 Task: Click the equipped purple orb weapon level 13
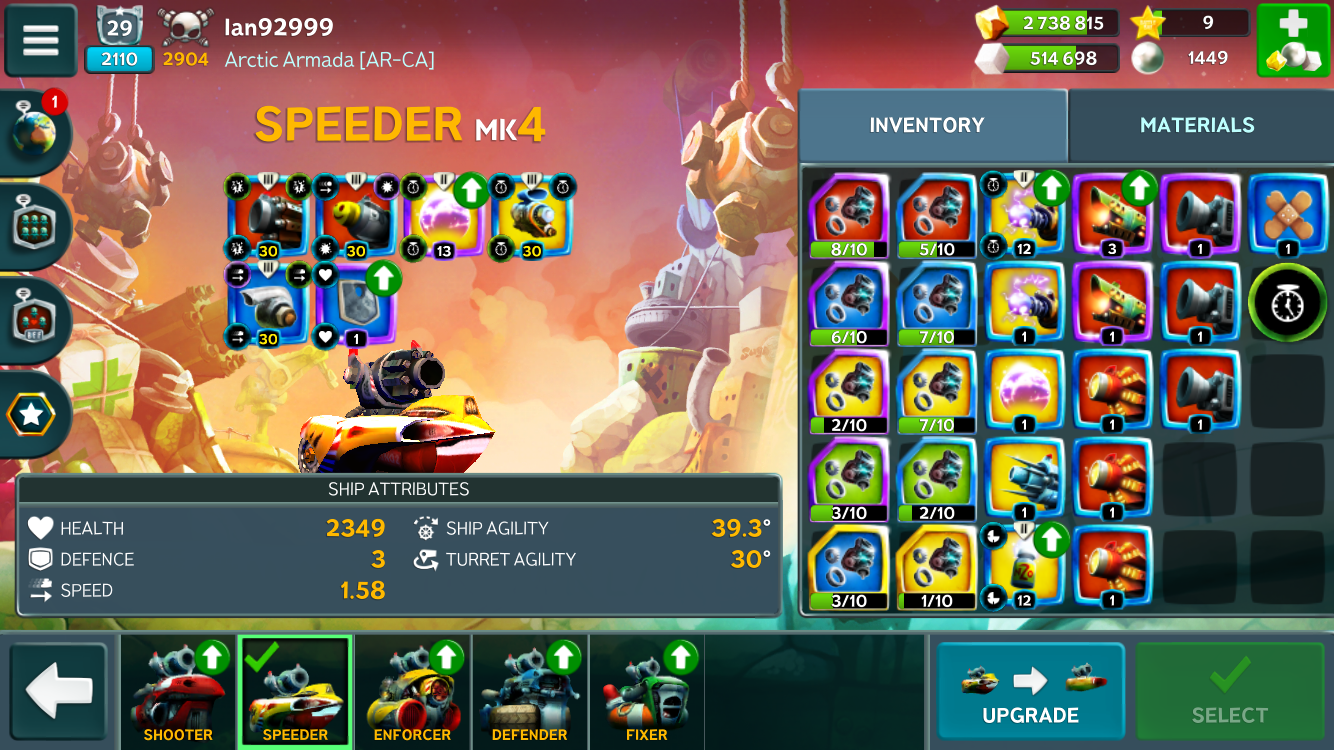[x=443, y=215]
